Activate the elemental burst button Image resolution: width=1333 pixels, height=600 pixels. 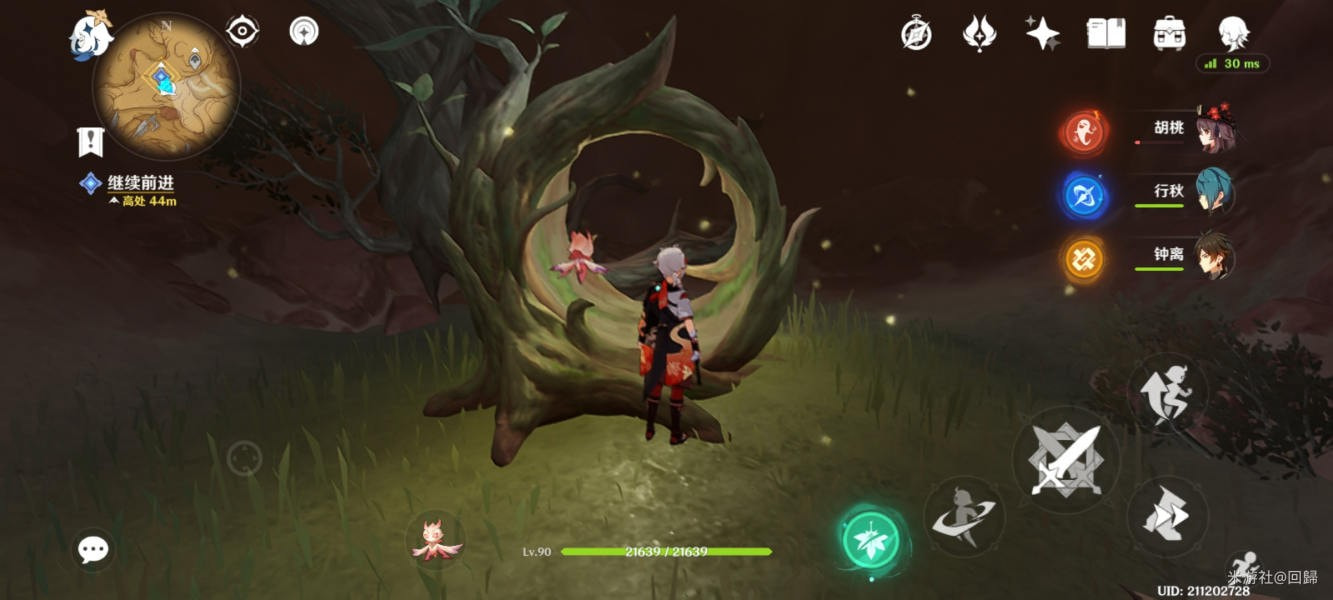click(x=963, y=516)
